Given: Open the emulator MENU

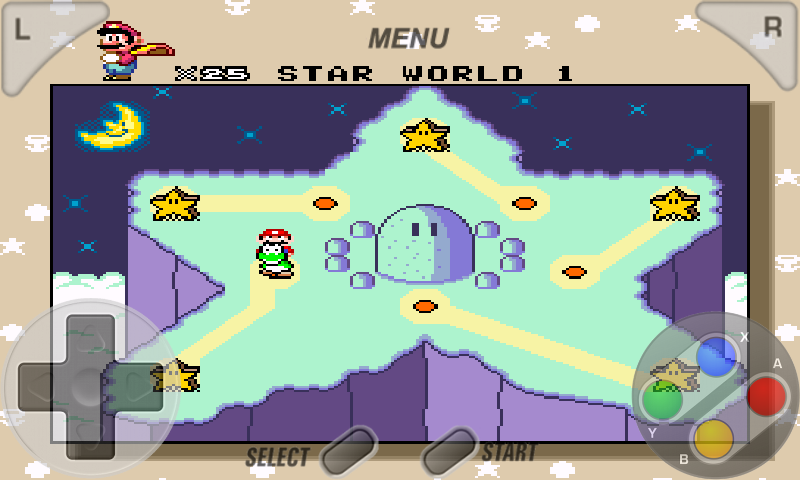Looking at the screenshot, I should coord(408,38).
